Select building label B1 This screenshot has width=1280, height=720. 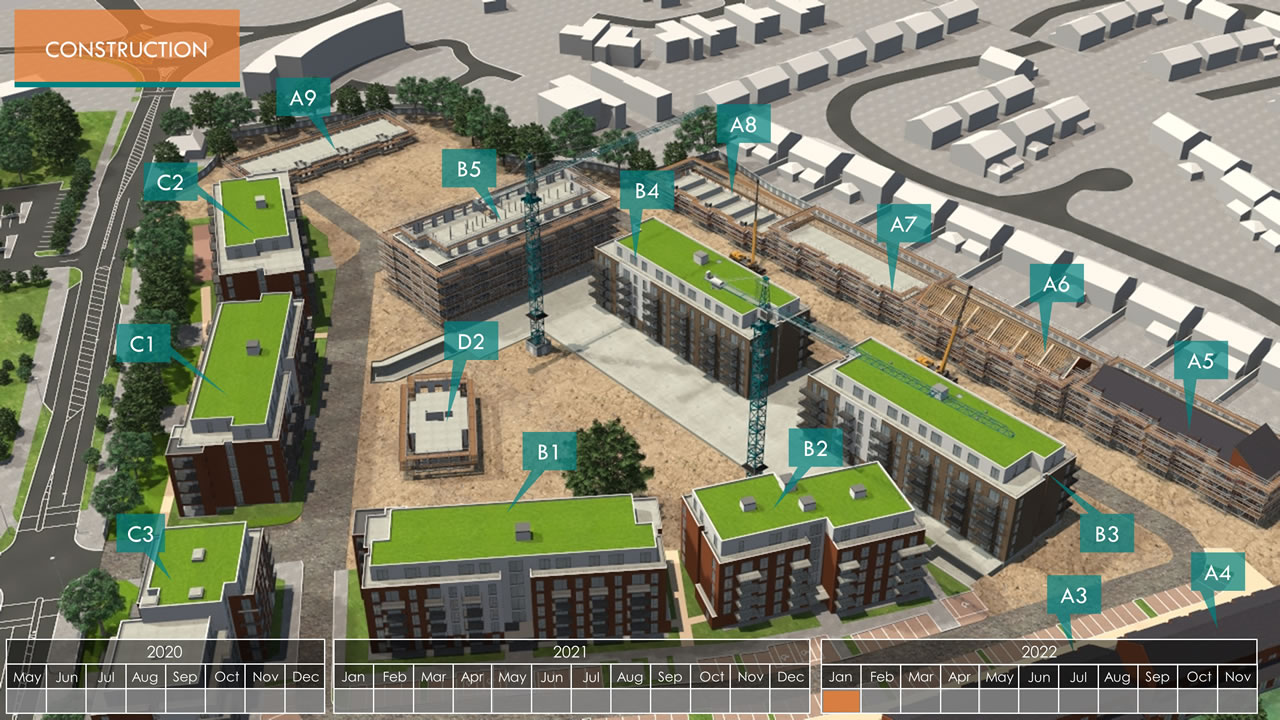548,451
